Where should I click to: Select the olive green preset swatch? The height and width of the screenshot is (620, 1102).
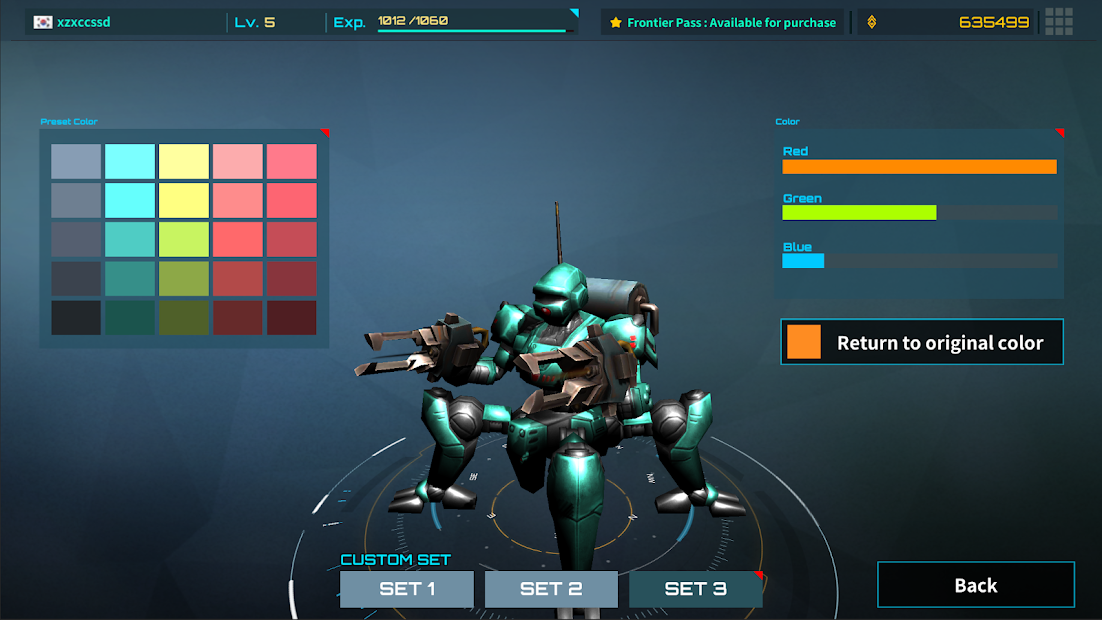(184, 279)
